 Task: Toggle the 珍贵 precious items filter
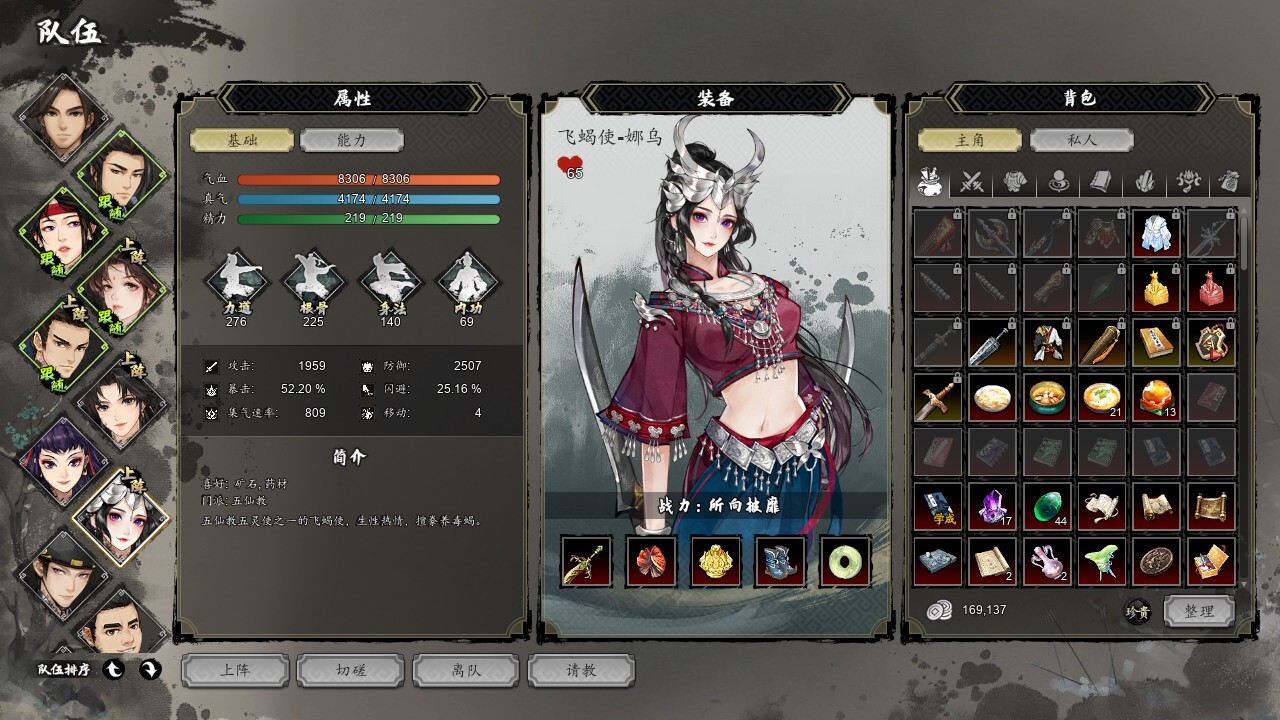(1137, 611)
